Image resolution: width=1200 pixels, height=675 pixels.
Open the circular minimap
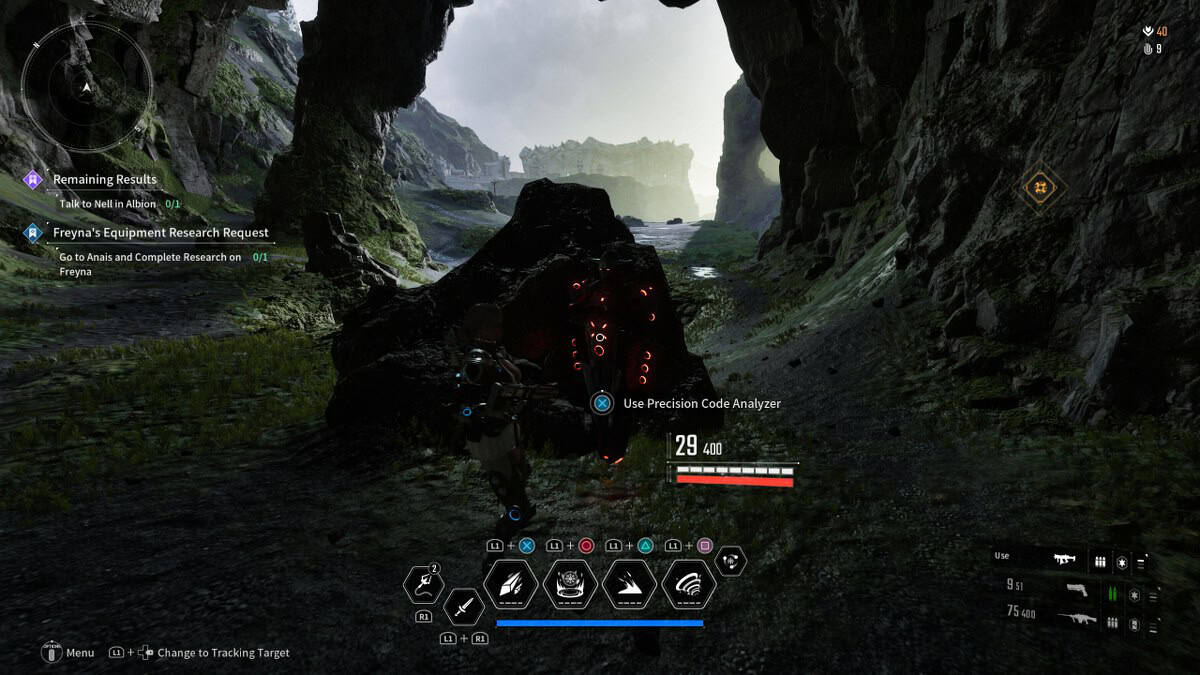(87, 87)
